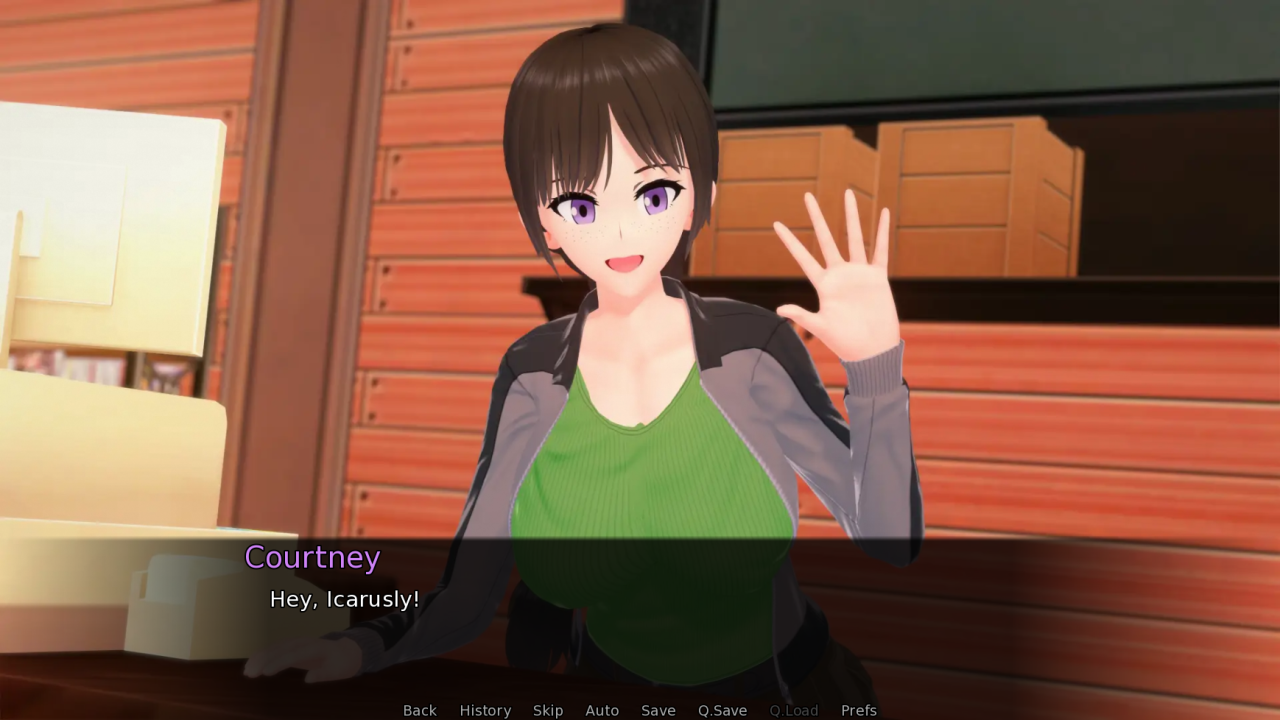Turn on Auto advance mode
The image size is (1280, 720).
click(x=602, y=710)
